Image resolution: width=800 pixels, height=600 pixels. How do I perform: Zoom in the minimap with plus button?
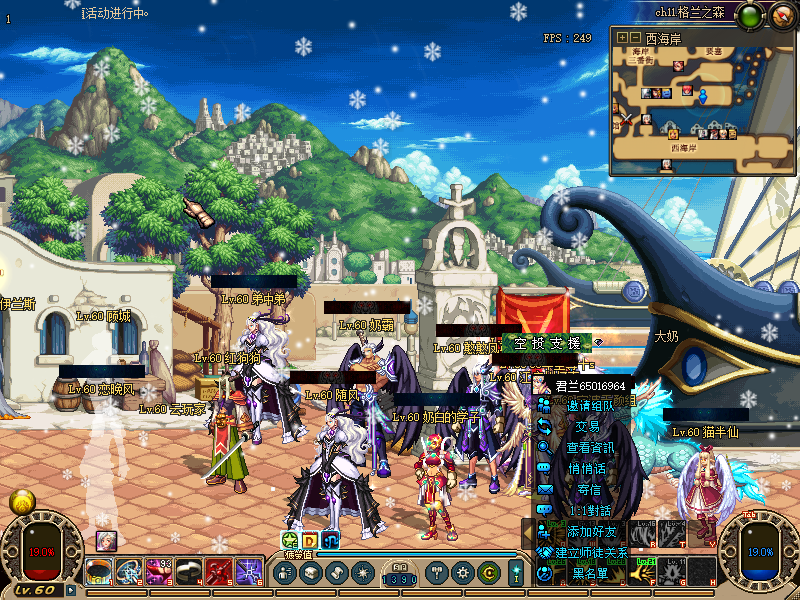pos(622,37)
